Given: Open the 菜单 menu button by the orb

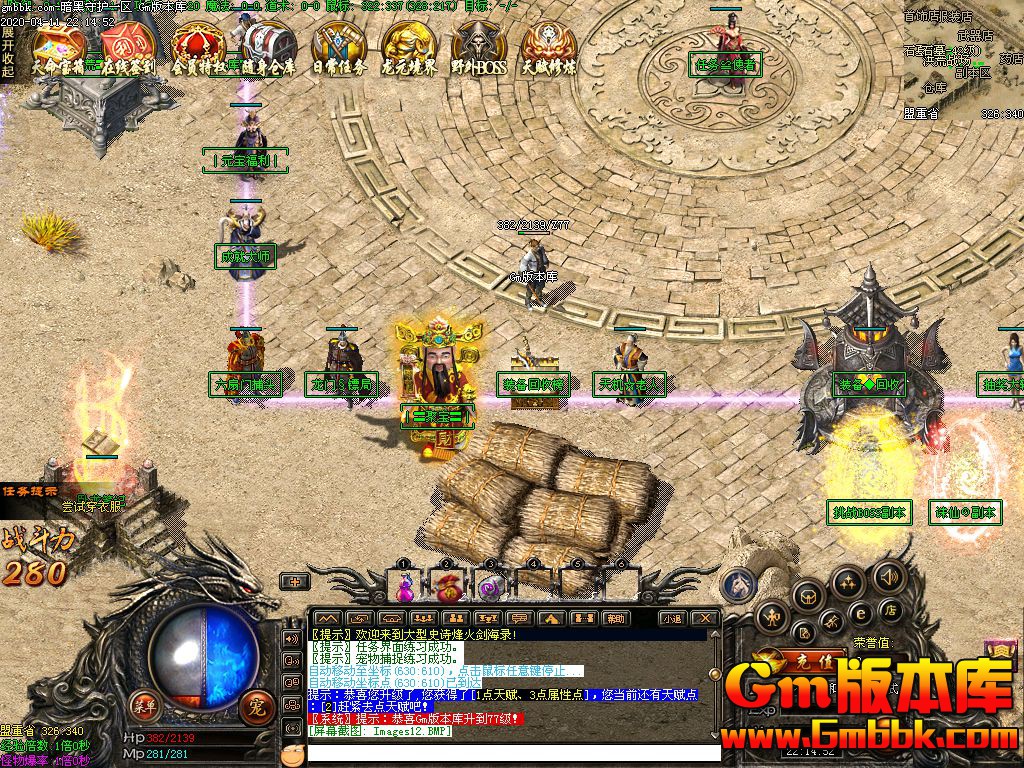Looking at the screenshot, I should (x=145, y=705).
